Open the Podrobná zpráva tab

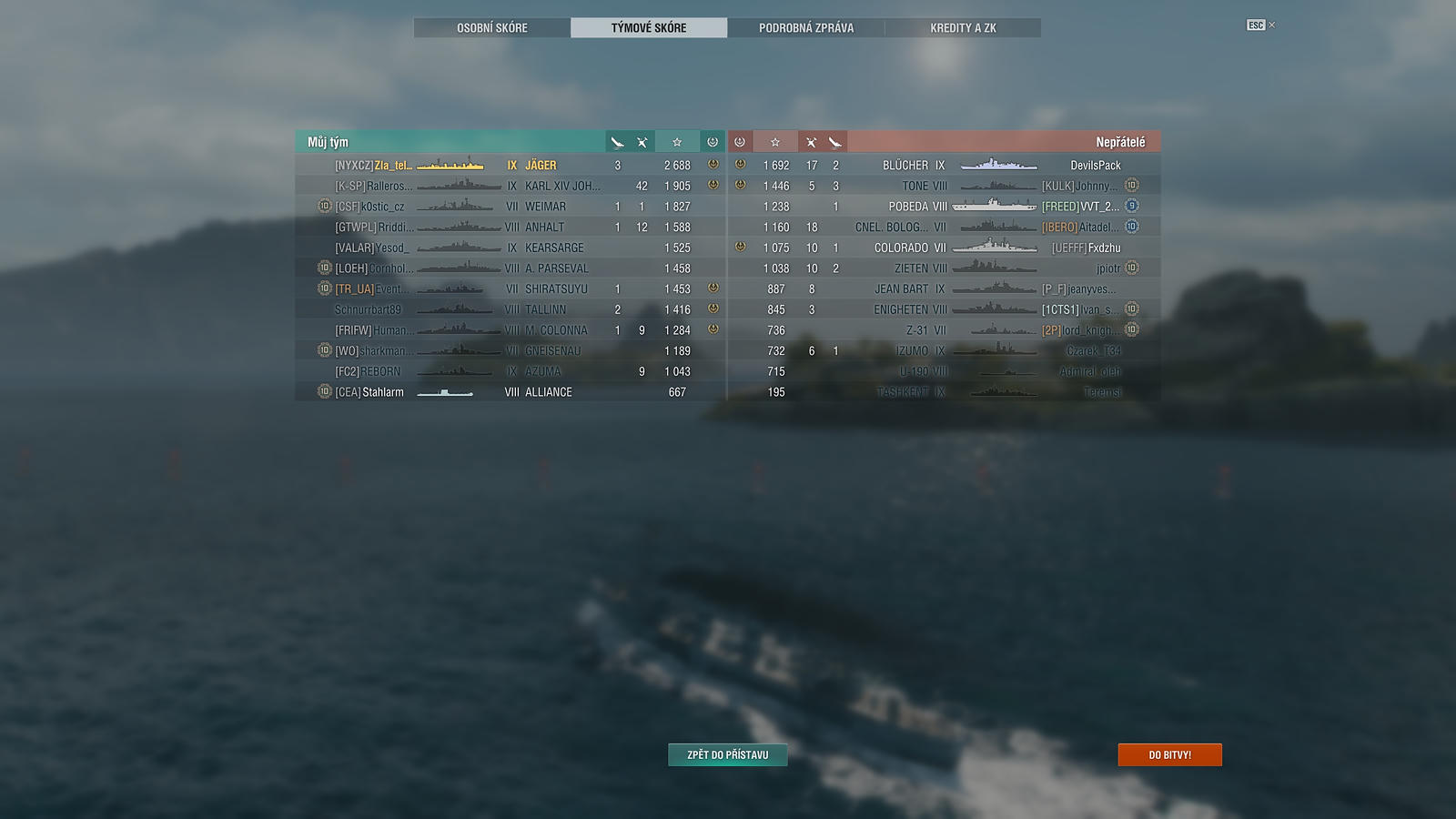[806, 28]
